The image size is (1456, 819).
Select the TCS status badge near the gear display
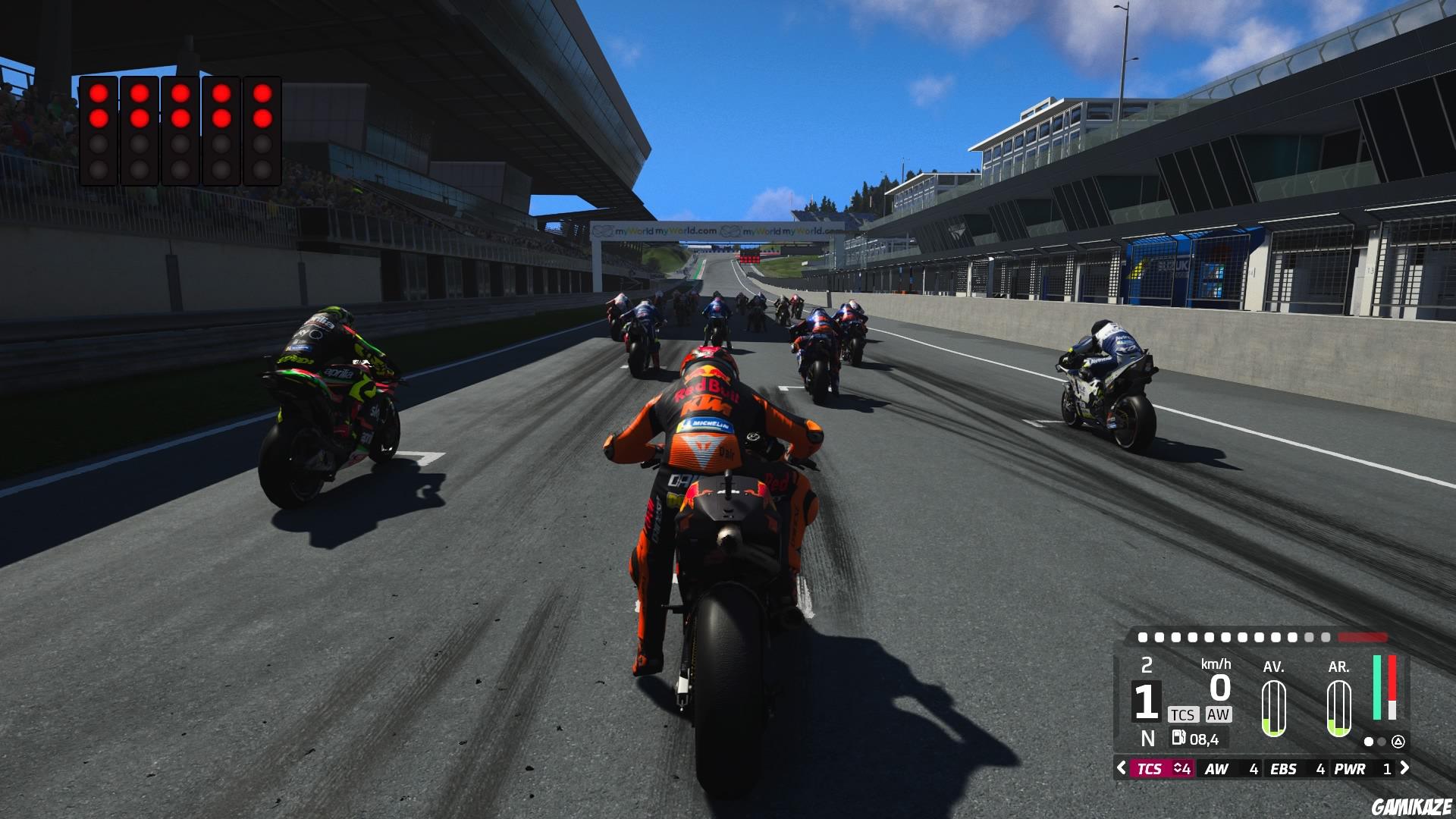pyautogui.click(x=1183, y=714)
